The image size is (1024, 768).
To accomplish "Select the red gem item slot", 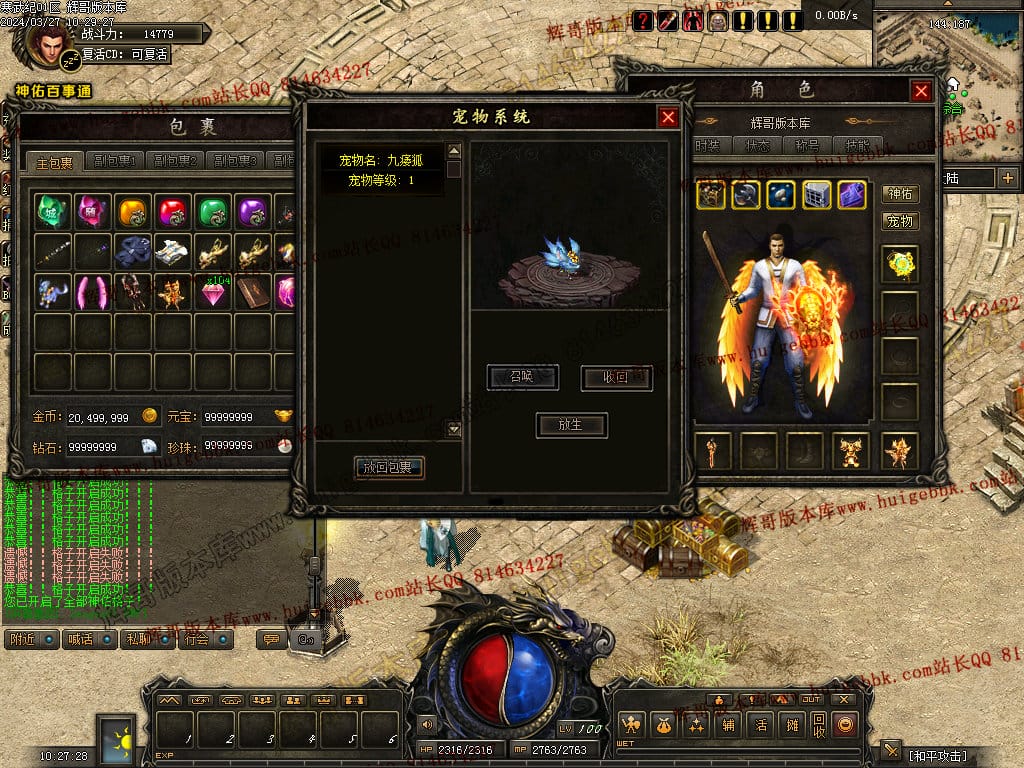I will [x=173, y=211].
